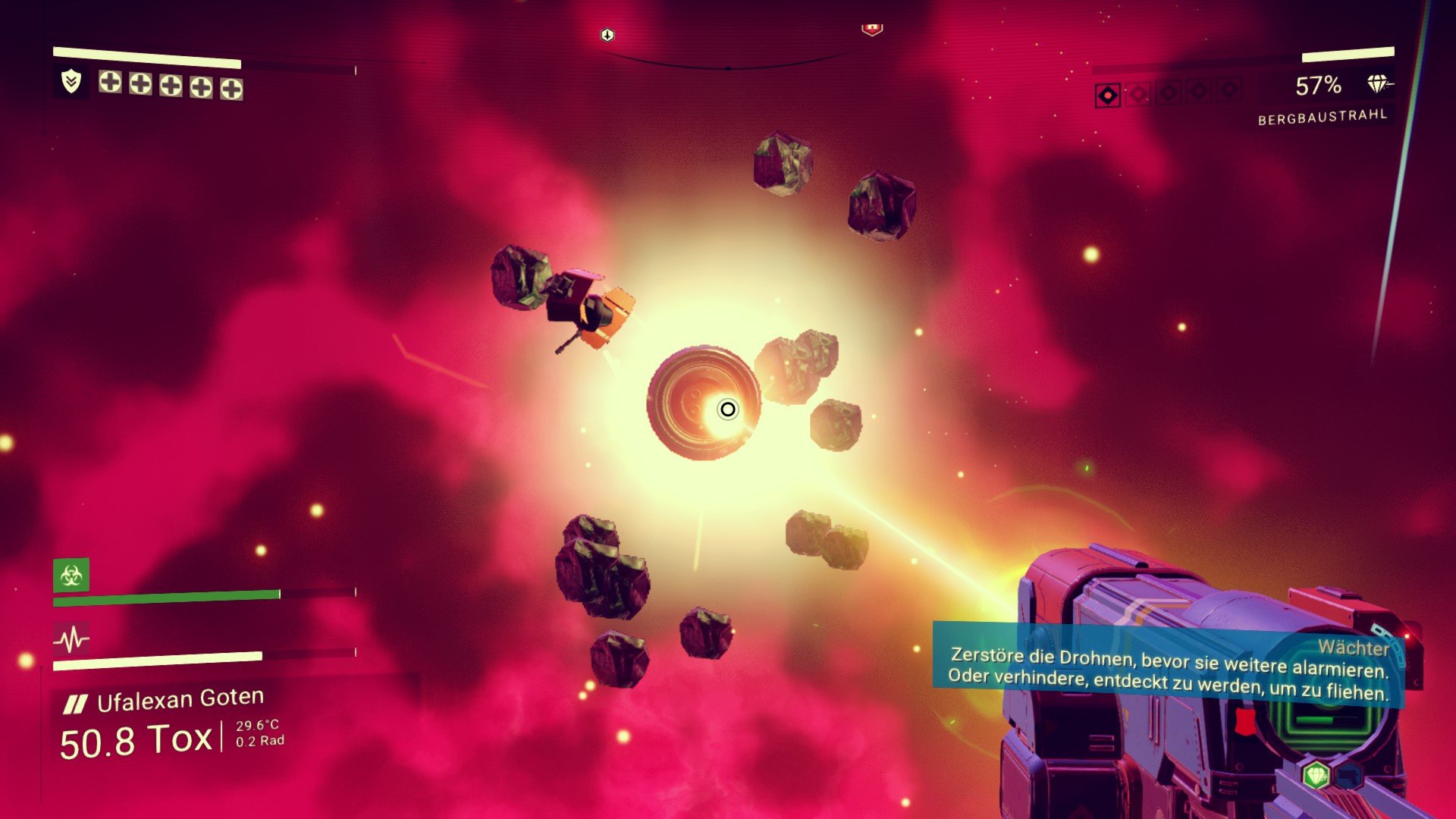The image size is (1456, 819).
Task: Open the Wächter notification panel
Action: [1168, 669]
